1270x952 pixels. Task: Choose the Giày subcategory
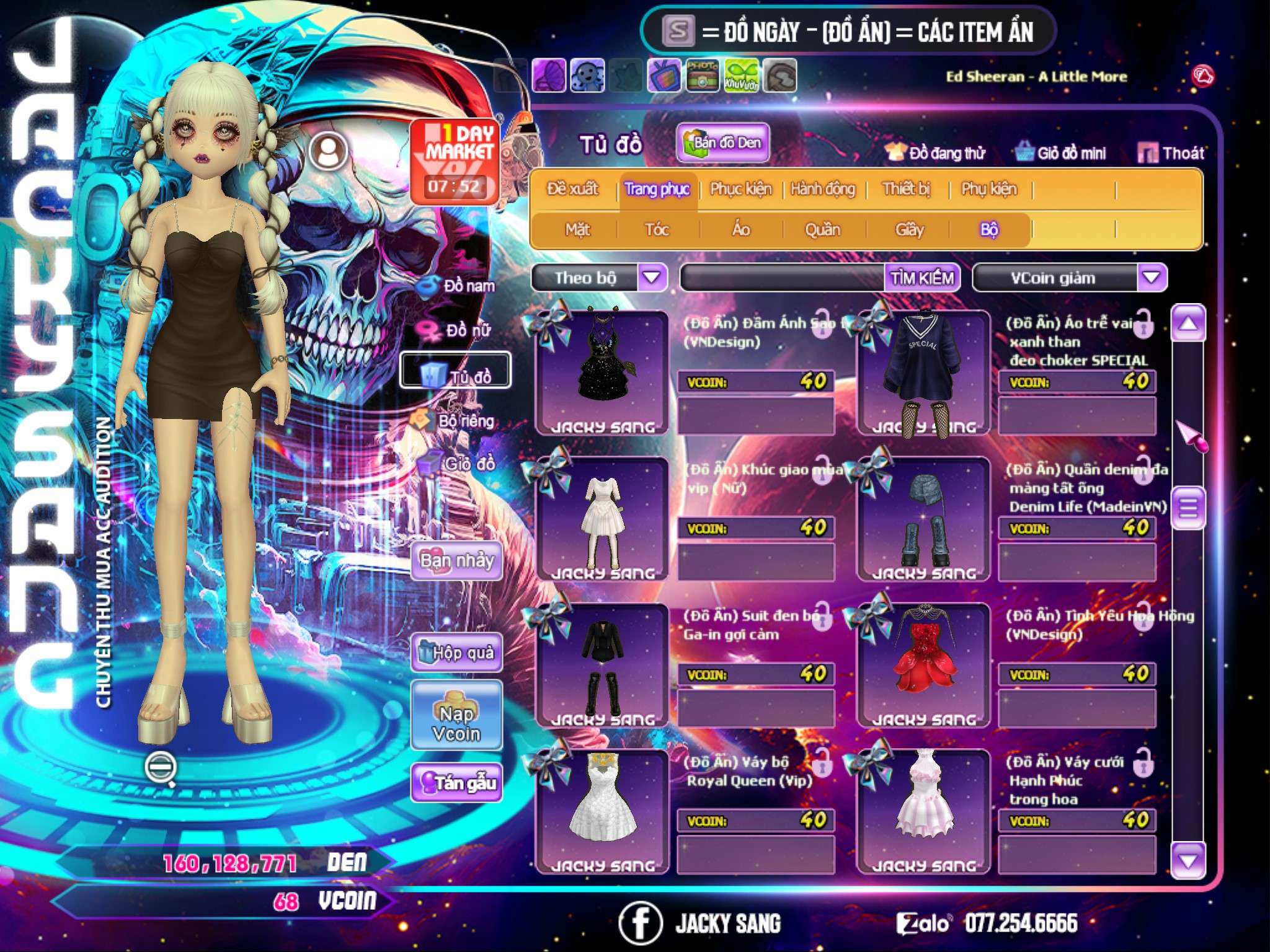[x=909, y=230]
